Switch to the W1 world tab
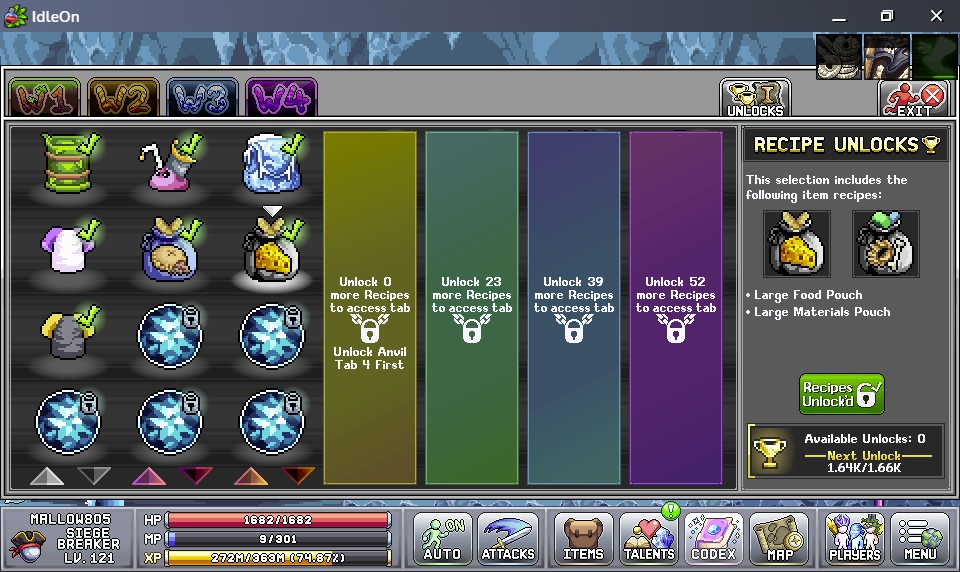The image size is (960, 572). coord(45,100)
